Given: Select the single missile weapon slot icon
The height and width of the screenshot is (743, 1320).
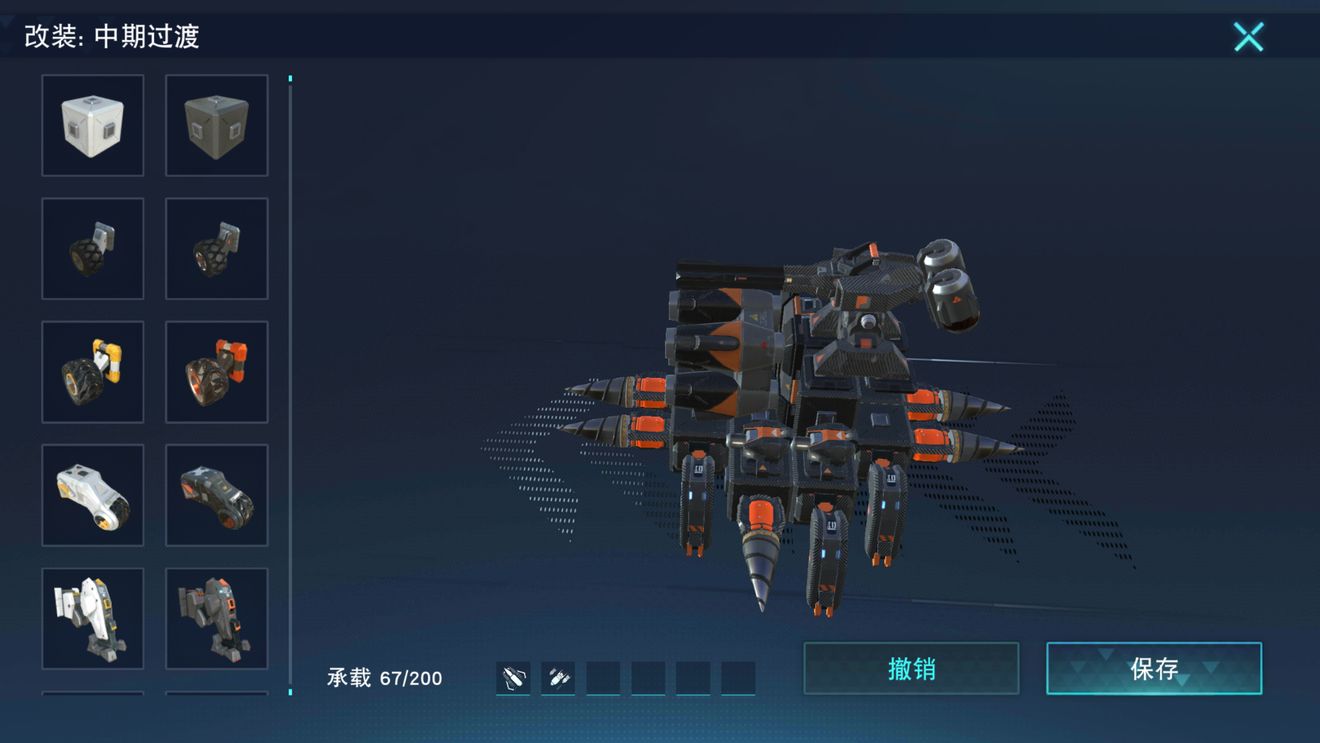Looking at the screenshot, I should (x=513, y=678).
